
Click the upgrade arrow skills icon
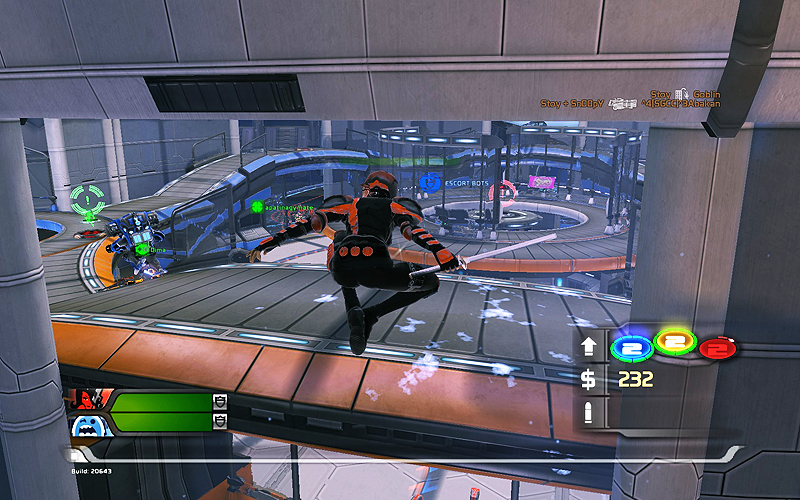589,347
